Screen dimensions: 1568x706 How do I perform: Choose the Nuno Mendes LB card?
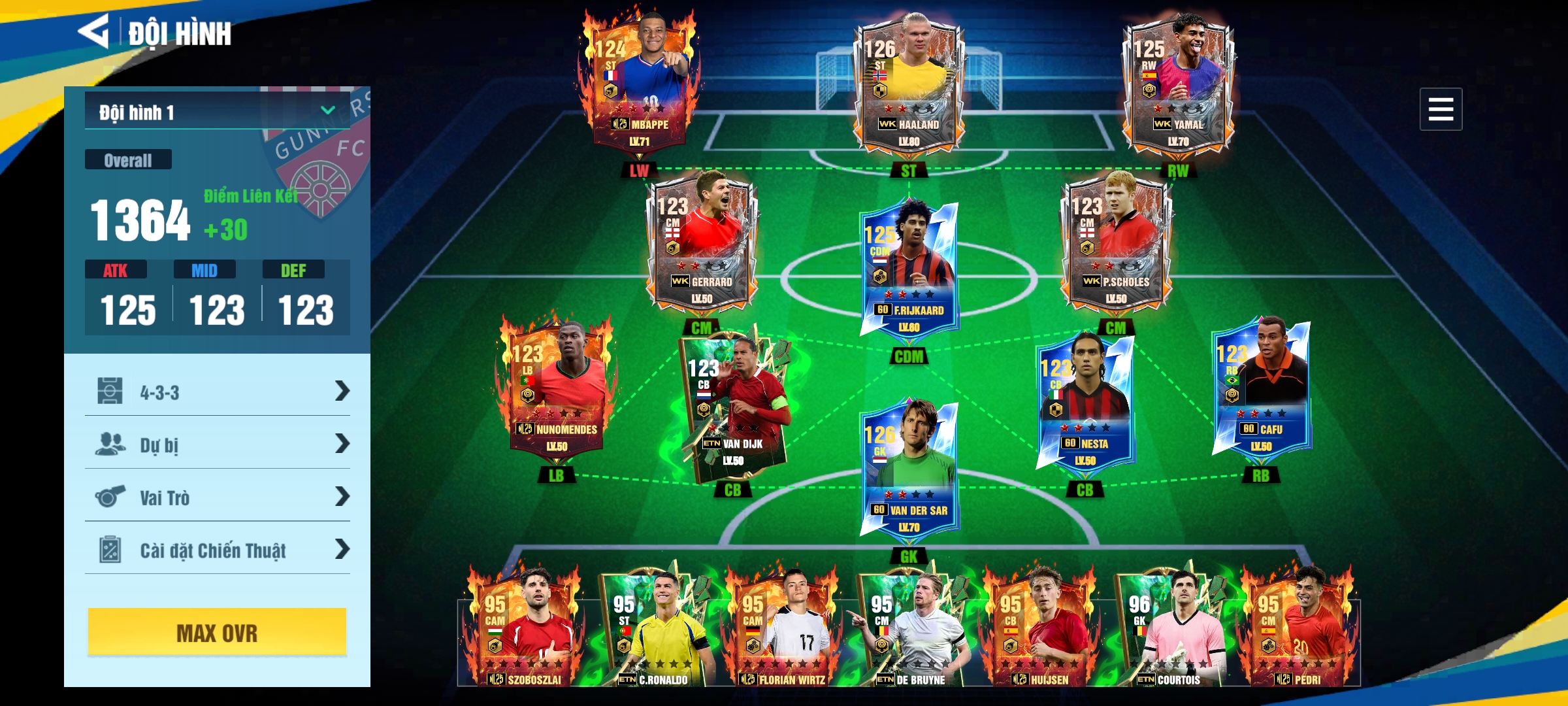[x=557, y=389]
